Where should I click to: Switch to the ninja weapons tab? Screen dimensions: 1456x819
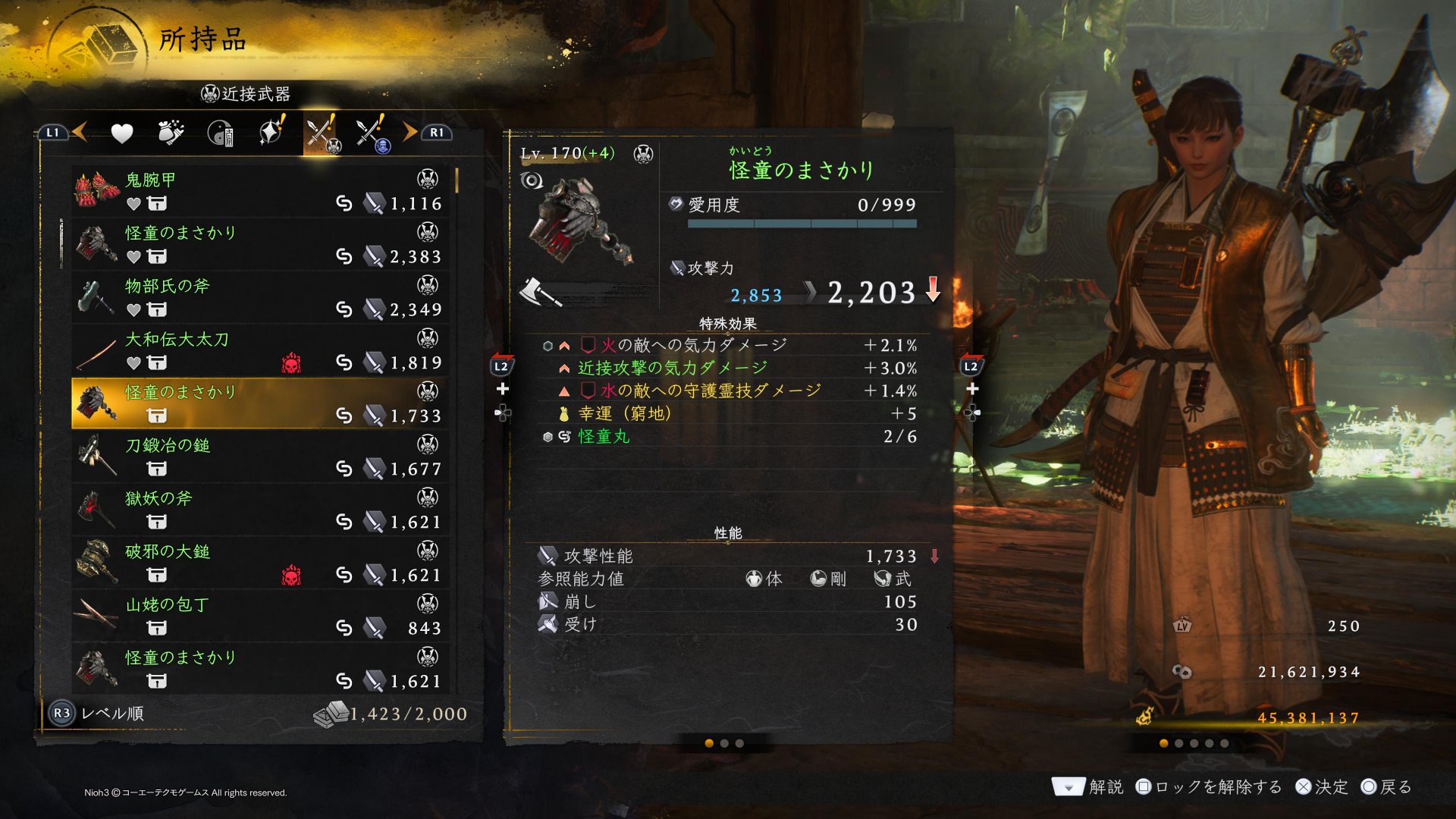[371, 134]
